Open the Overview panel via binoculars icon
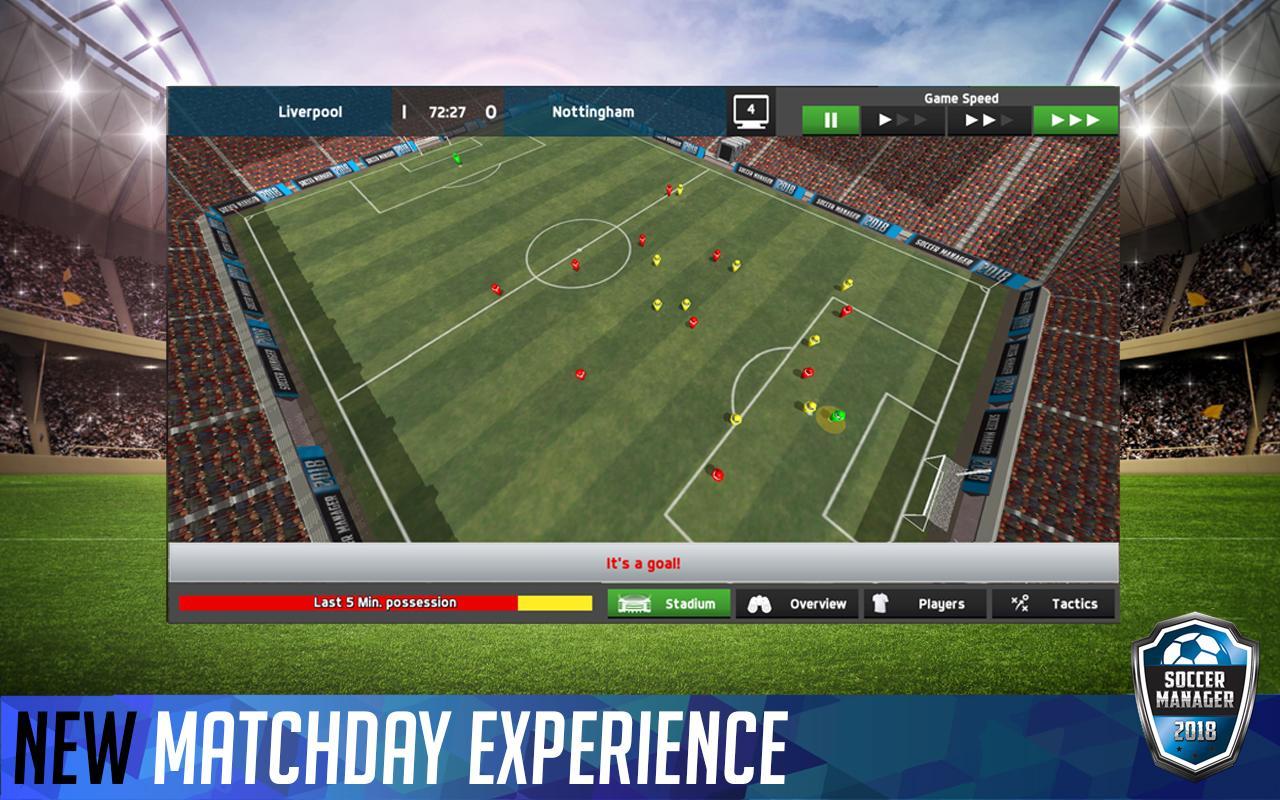The height and width of the screenshot is (800, 1280). coord(762,603)
